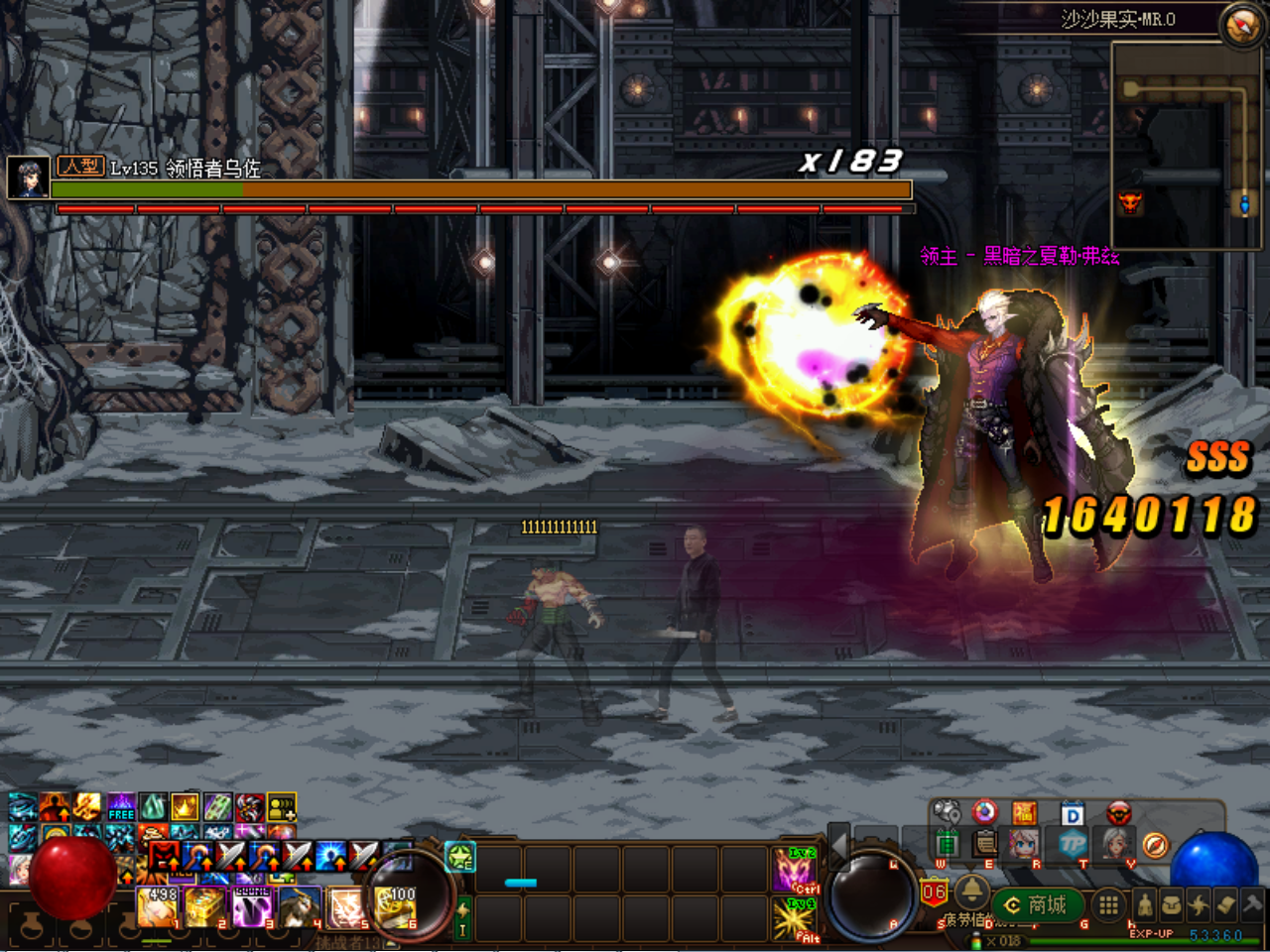Open the quest clipboard icon
The height and width of the screenshot is (952, 1270).
point(985,844)
